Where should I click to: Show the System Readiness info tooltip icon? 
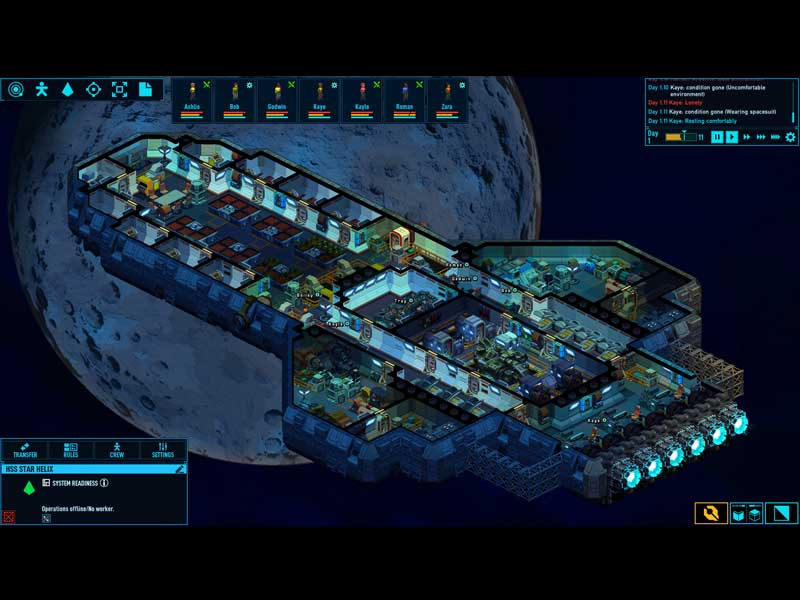point(104,483)
